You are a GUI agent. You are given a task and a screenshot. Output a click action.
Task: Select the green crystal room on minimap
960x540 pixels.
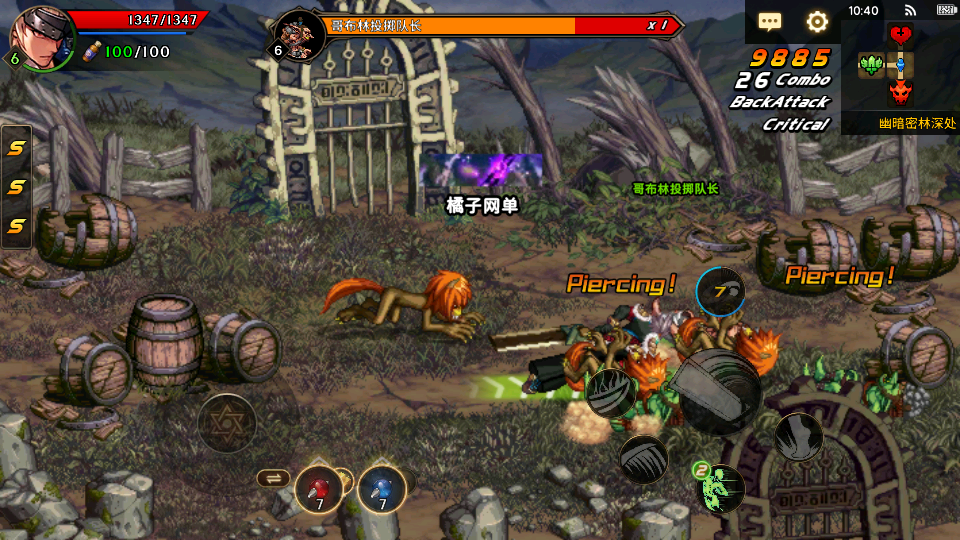[x=871, y=66]
